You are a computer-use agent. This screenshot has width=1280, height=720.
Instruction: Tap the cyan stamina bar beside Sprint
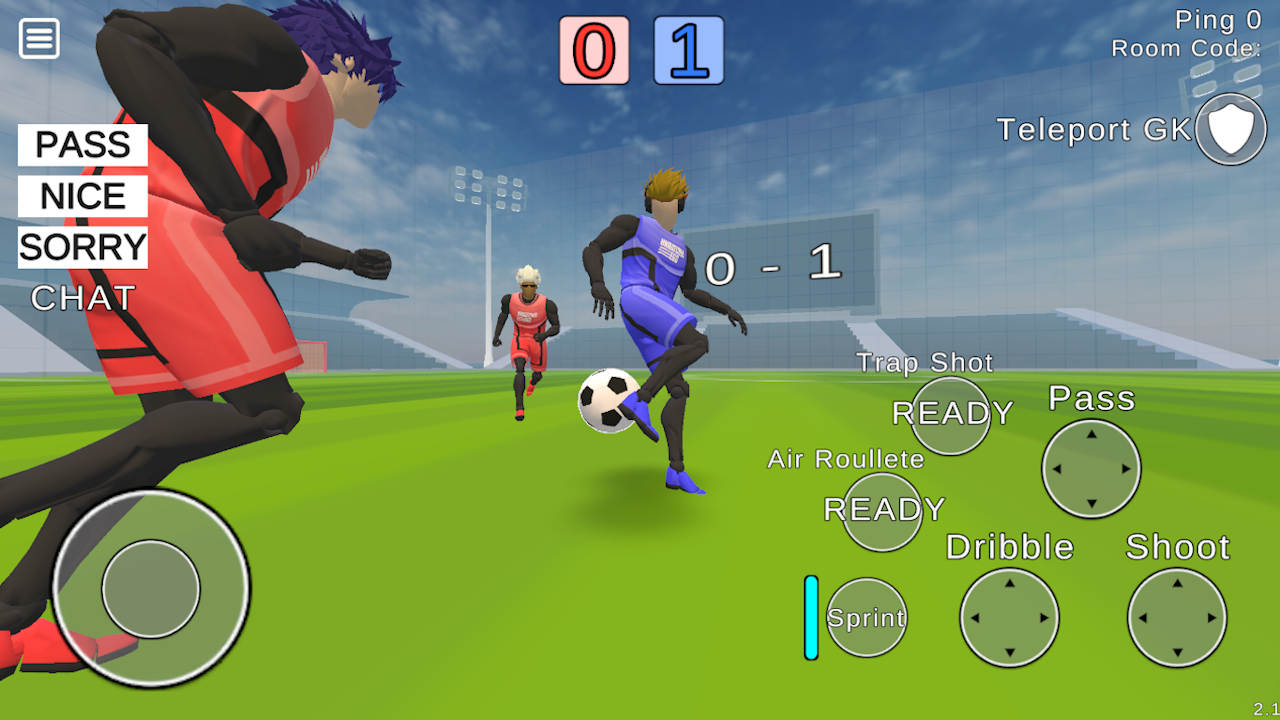810,617
